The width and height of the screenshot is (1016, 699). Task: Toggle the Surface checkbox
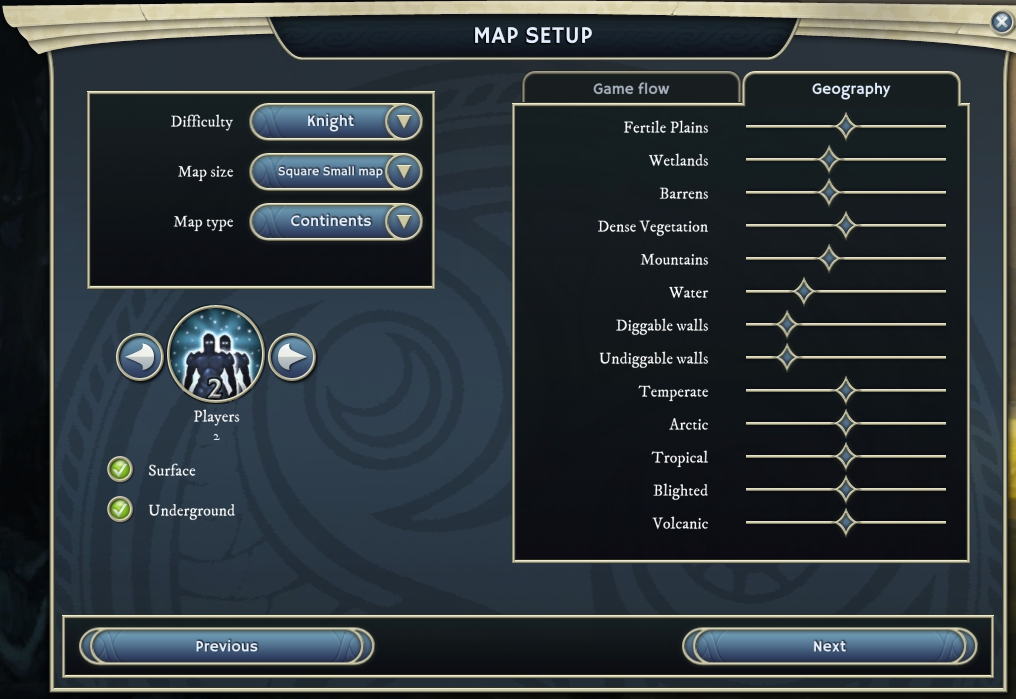[120, 470]
